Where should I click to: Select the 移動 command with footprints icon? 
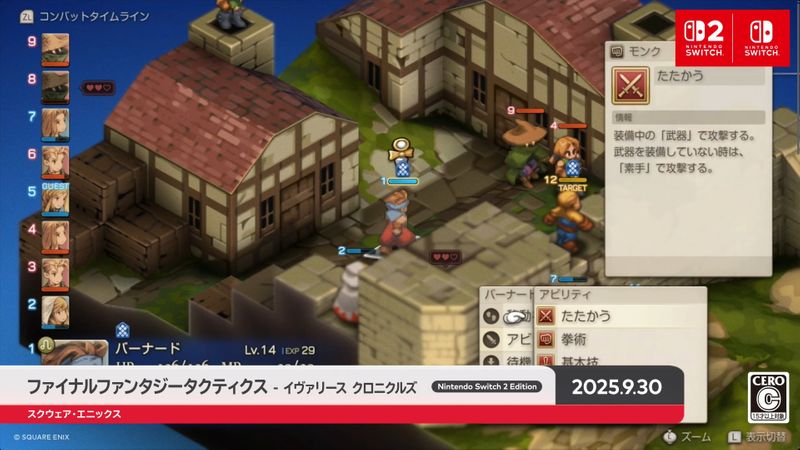(508, 316)
